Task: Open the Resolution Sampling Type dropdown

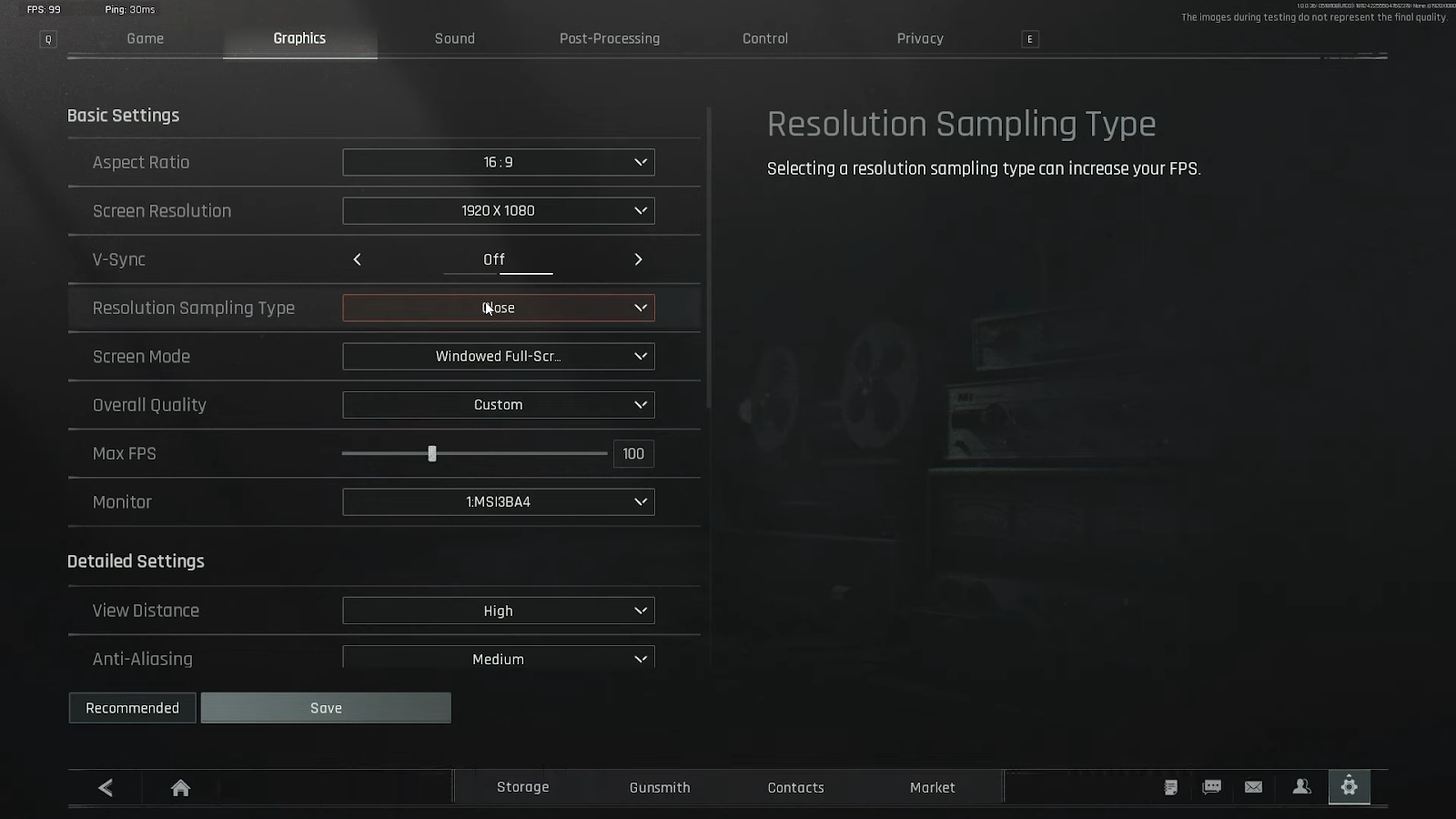Action: 498,308
